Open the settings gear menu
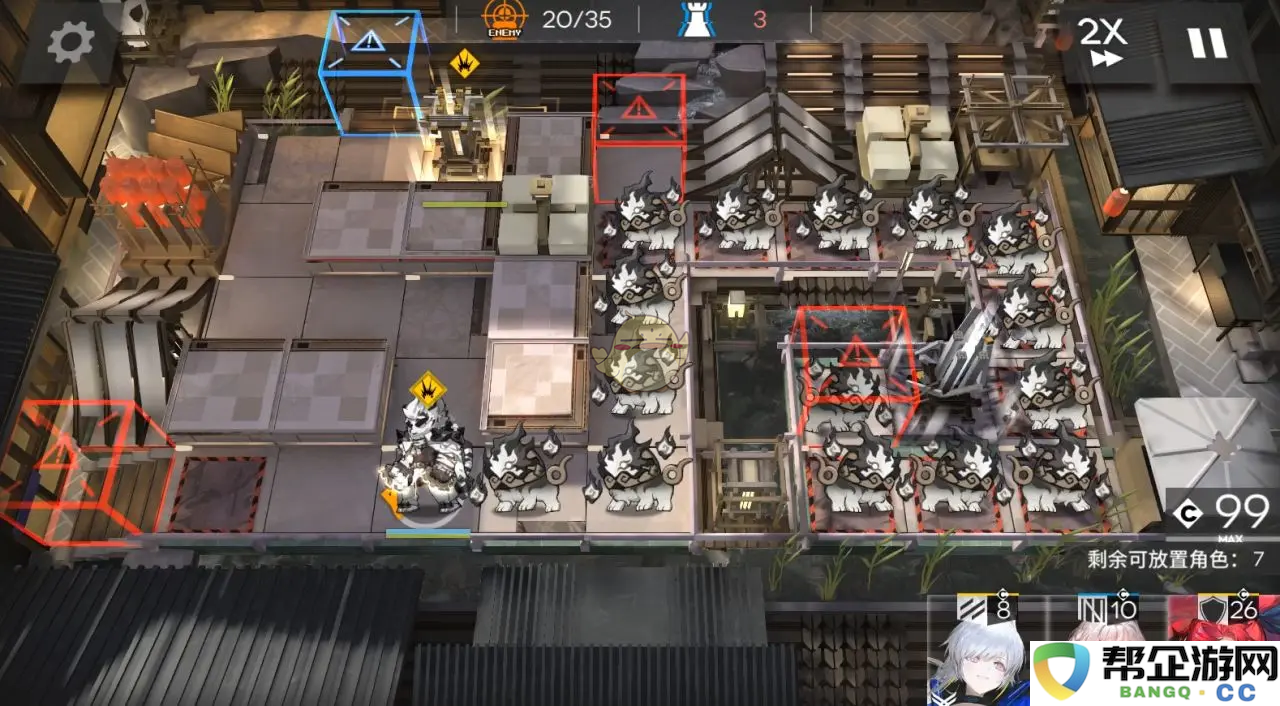Image resolution: width=1280 pixels, height=706 pixels. point(71,41)
